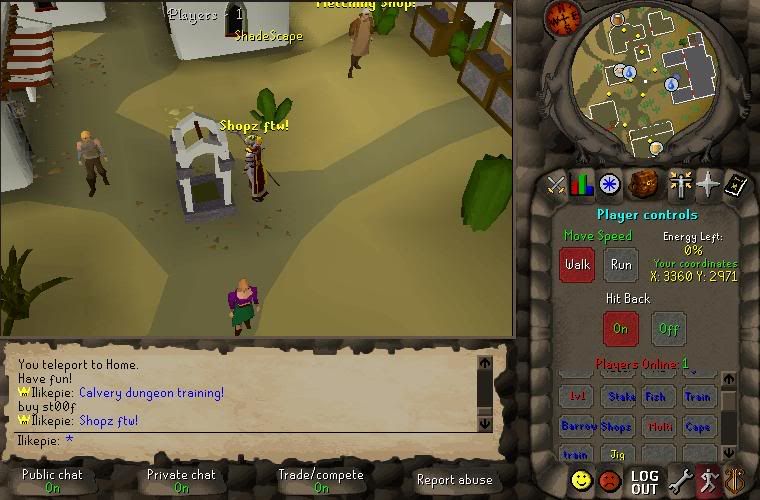Select the Jig button

[616, 455]
